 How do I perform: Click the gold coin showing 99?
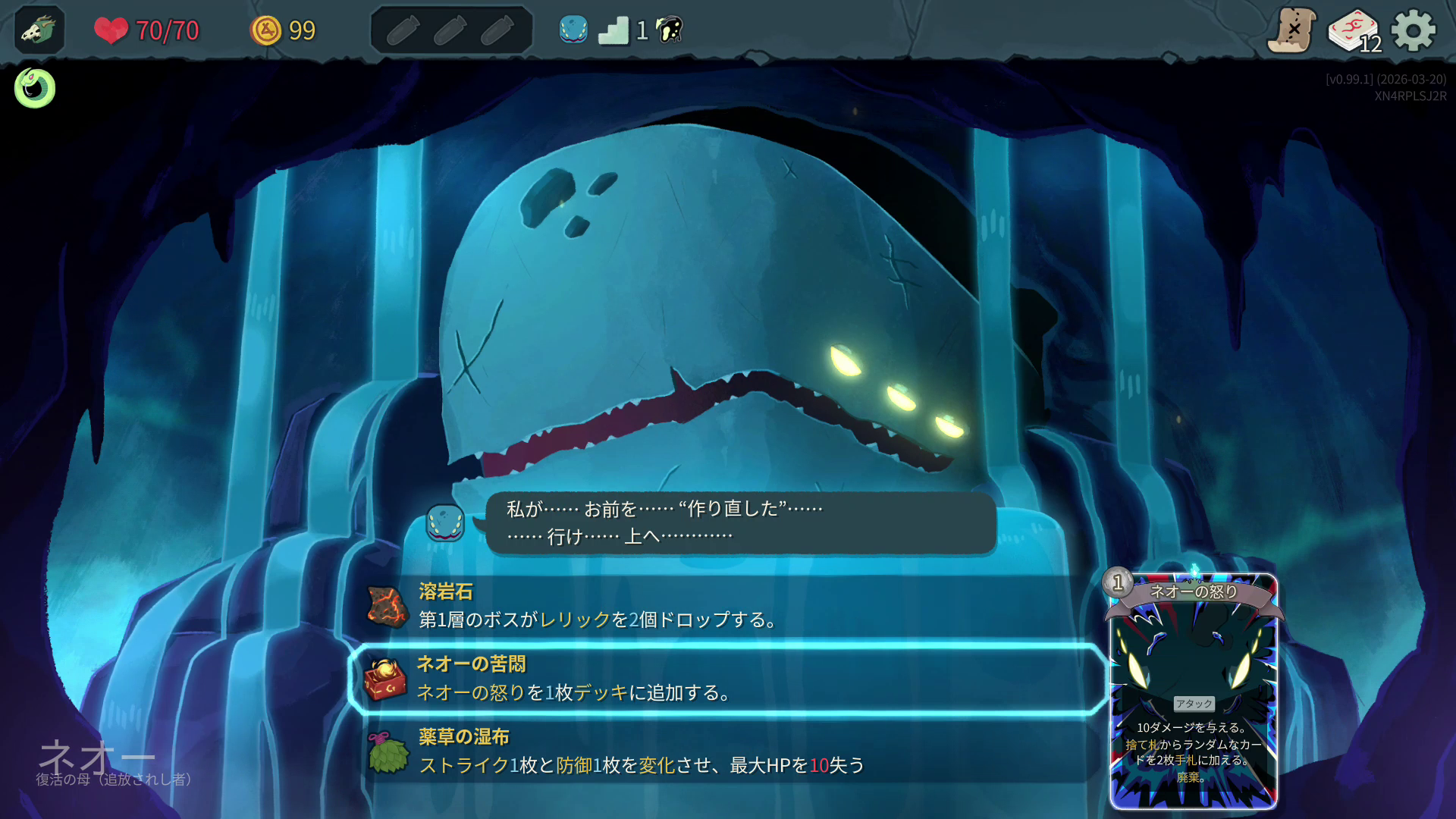[x=265, y=30]
